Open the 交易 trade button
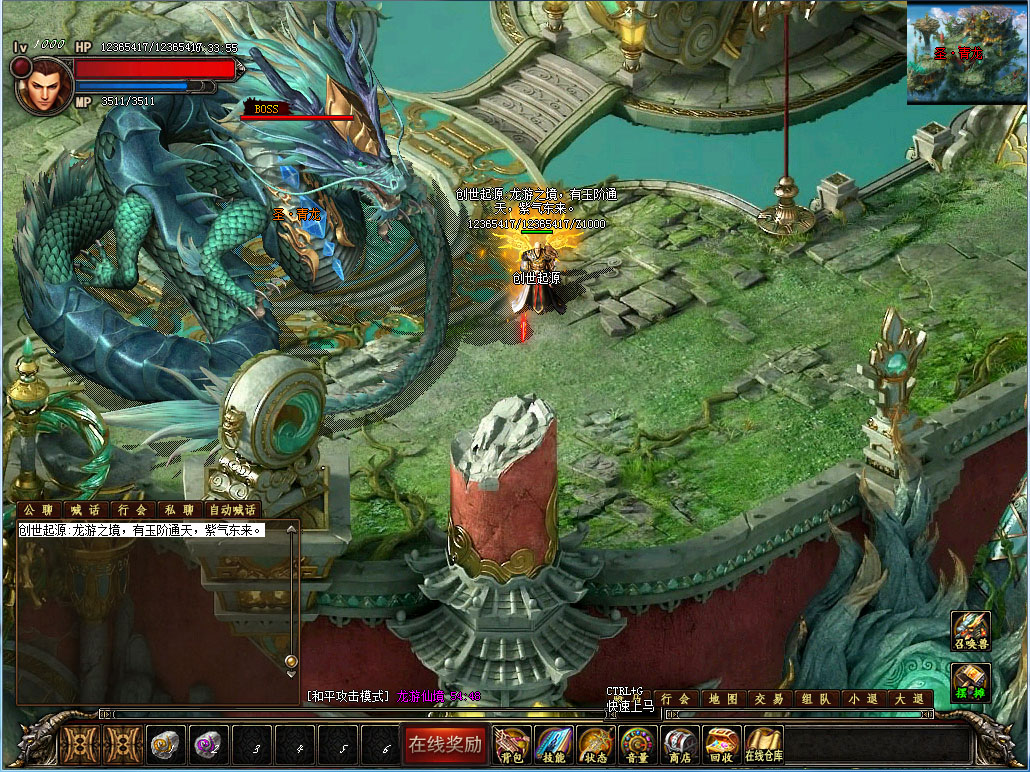 click(769, 699)
